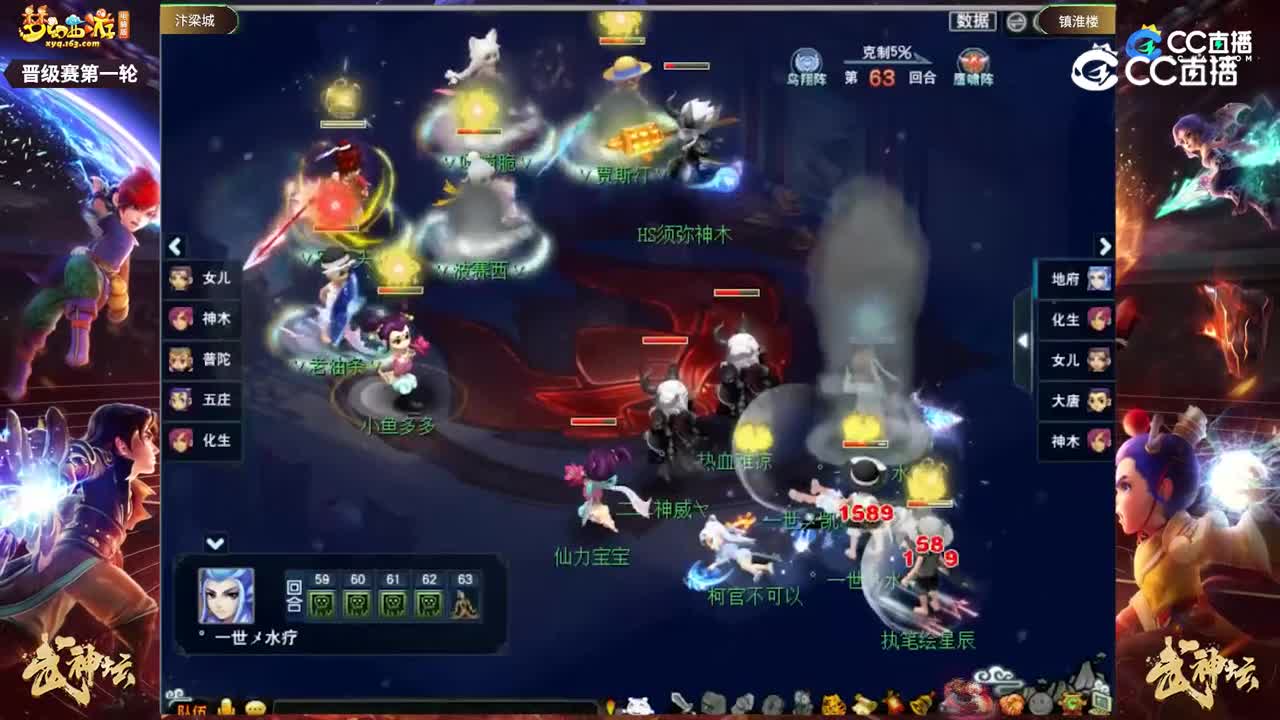Click the golden bell icon on bottom bar
Image resolution: width=1280 pixels, height=720 pixels.
tap(920, 705)
